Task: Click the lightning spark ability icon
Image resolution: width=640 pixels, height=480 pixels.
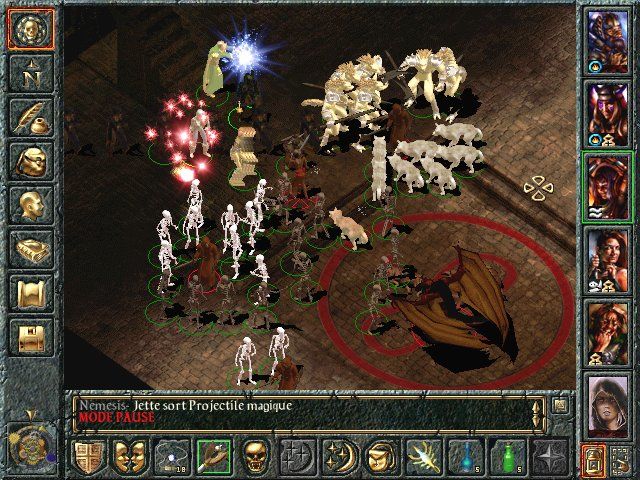Action: (x=423, y=458)
